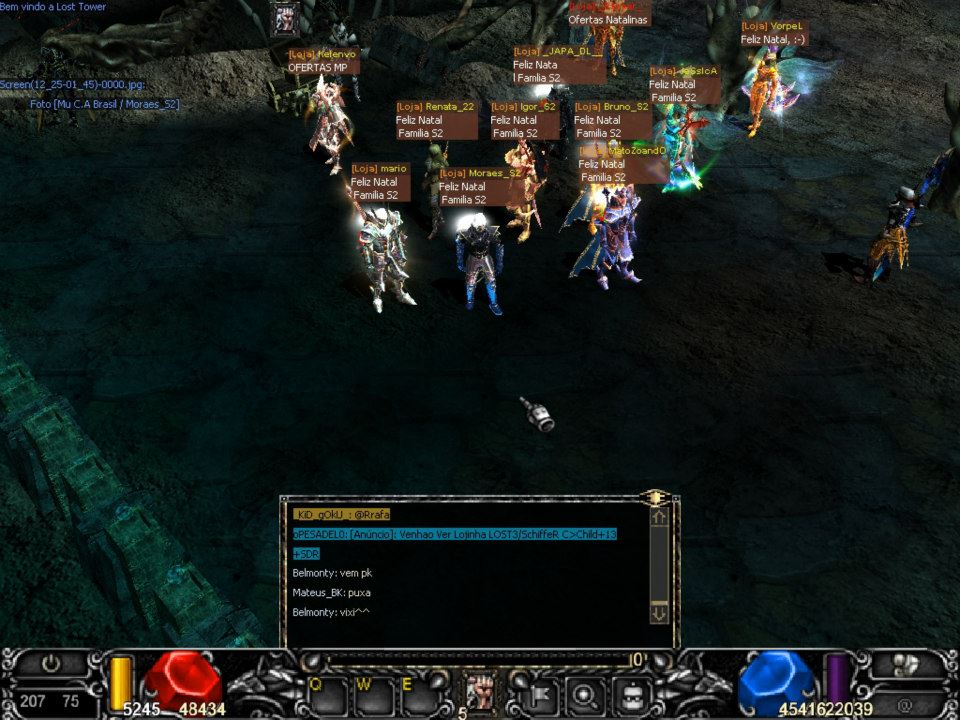Open Bruno_S2's [Loja] store label

pyautogui.click(x=612, y=106)
